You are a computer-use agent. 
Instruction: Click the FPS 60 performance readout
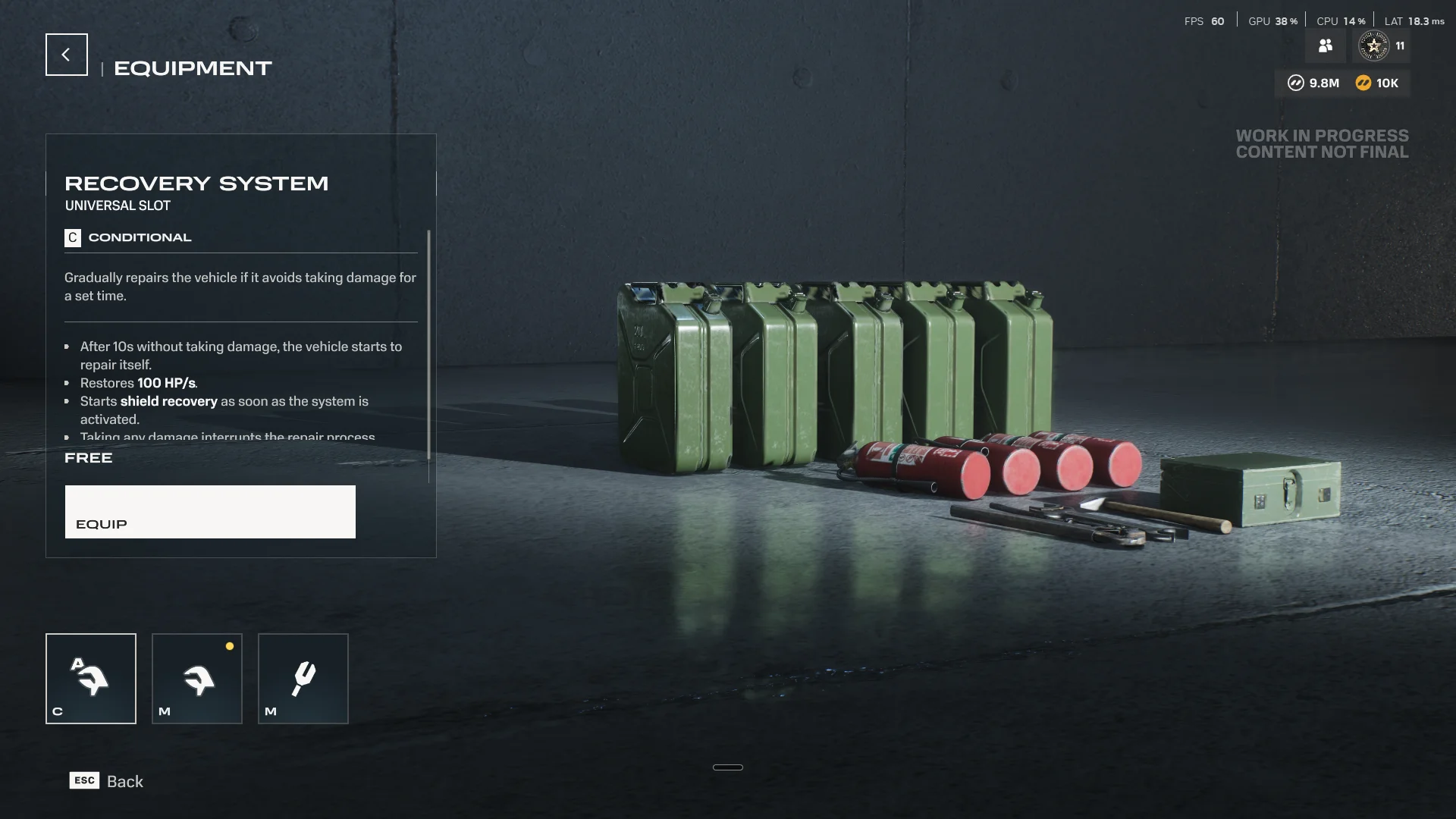click(1204, 21)
